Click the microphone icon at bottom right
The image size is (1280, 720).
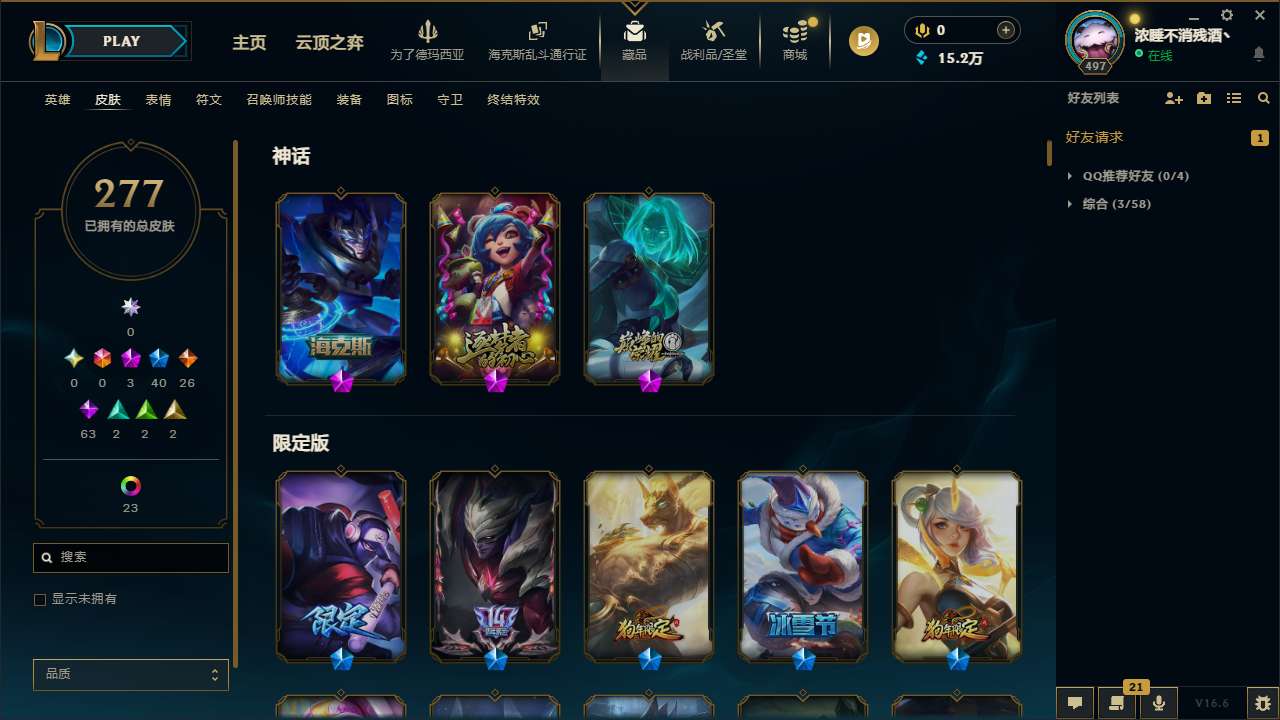click(1158, 702)
